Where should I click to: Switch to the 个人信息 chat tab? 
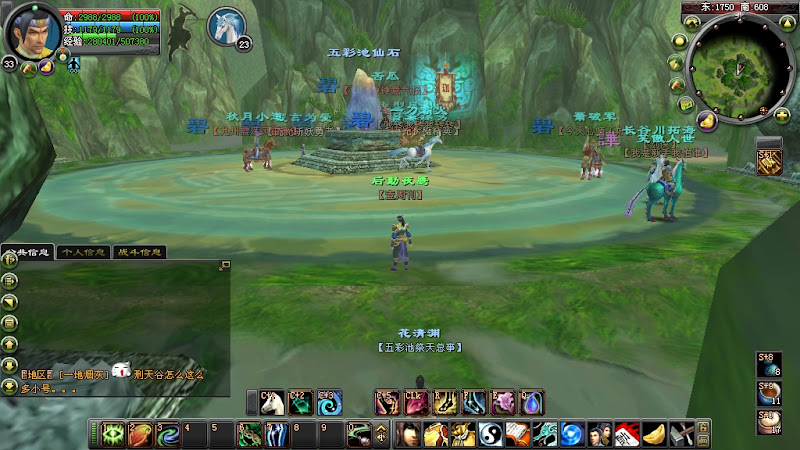pos(83,252)
